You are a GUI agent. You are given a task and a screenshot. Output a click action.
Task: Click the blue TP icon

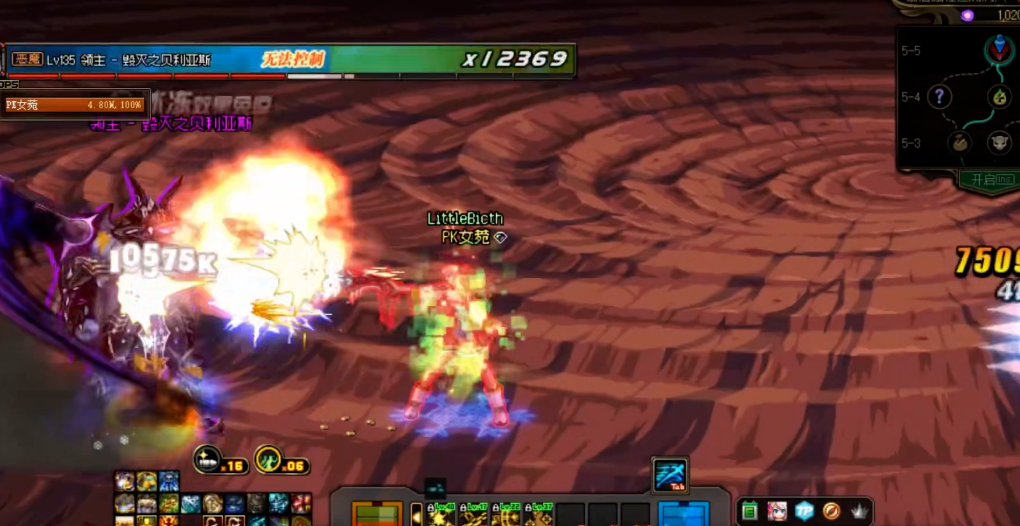805,511
